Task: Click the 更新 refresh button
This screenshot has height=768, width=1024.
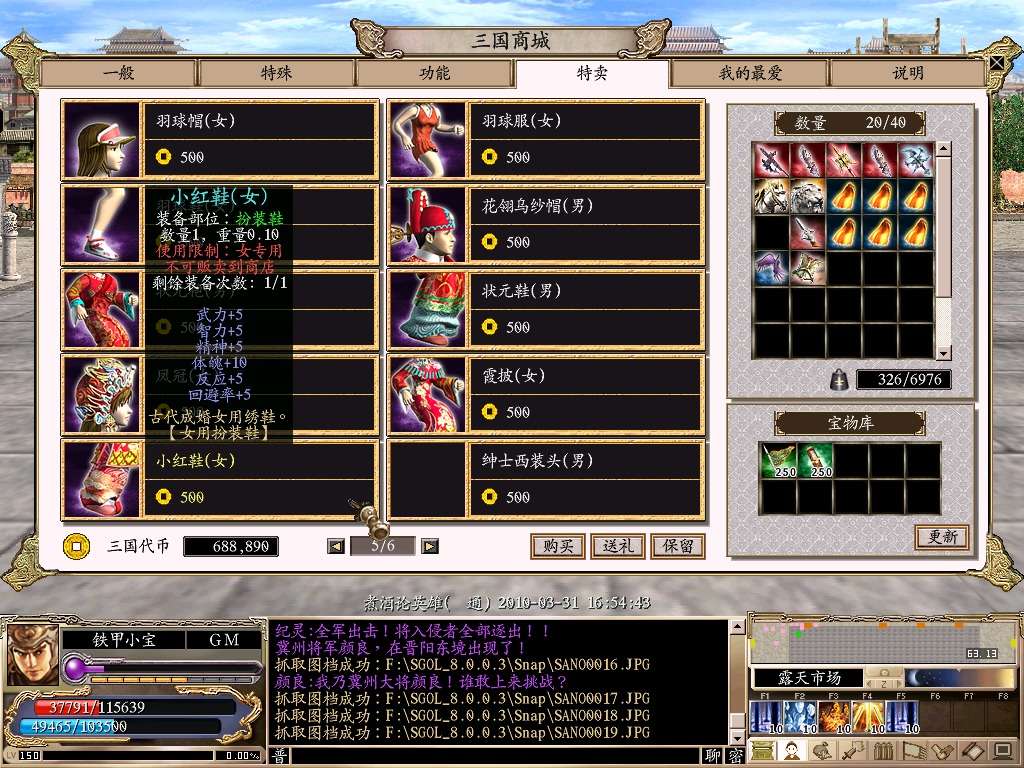Action: 941,537
